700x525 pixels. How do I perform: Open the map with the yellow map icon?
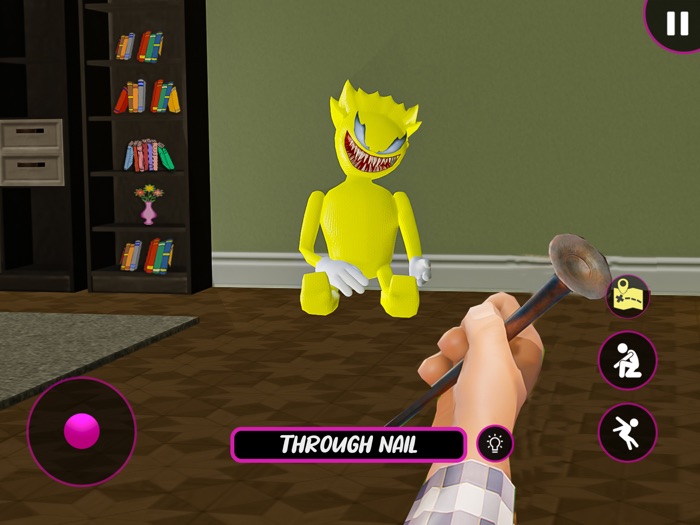[x=628, y=296]
